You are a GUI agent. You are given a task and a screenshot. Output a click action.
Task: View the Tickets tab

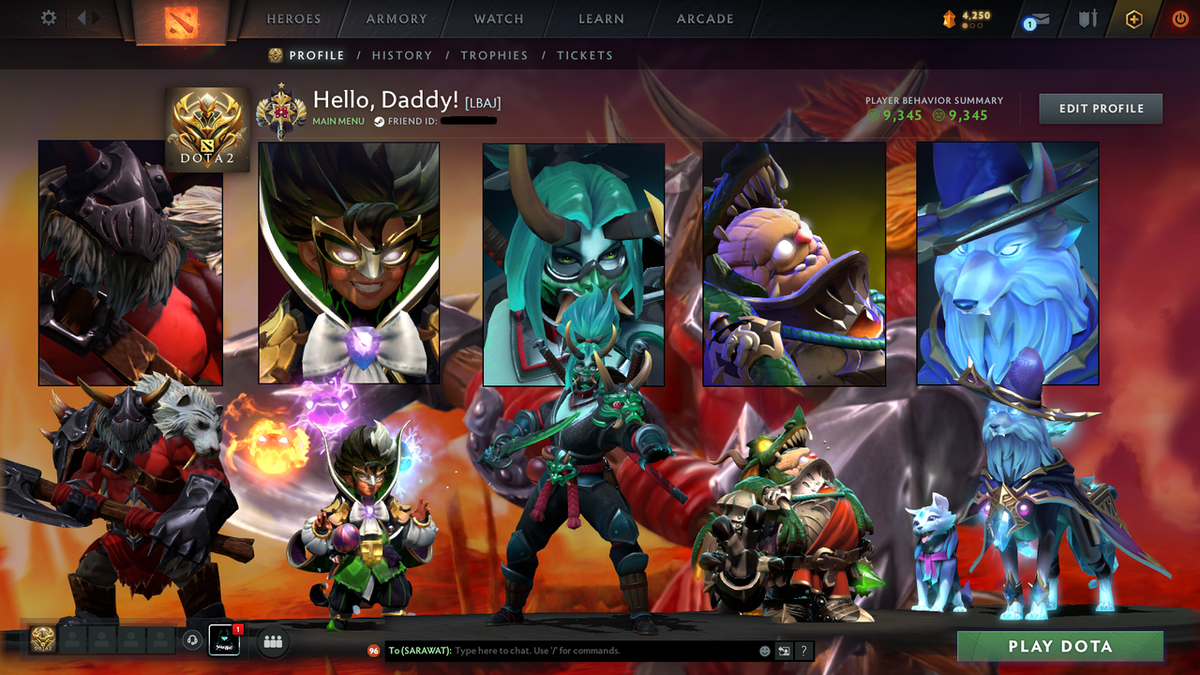point(585,56)
